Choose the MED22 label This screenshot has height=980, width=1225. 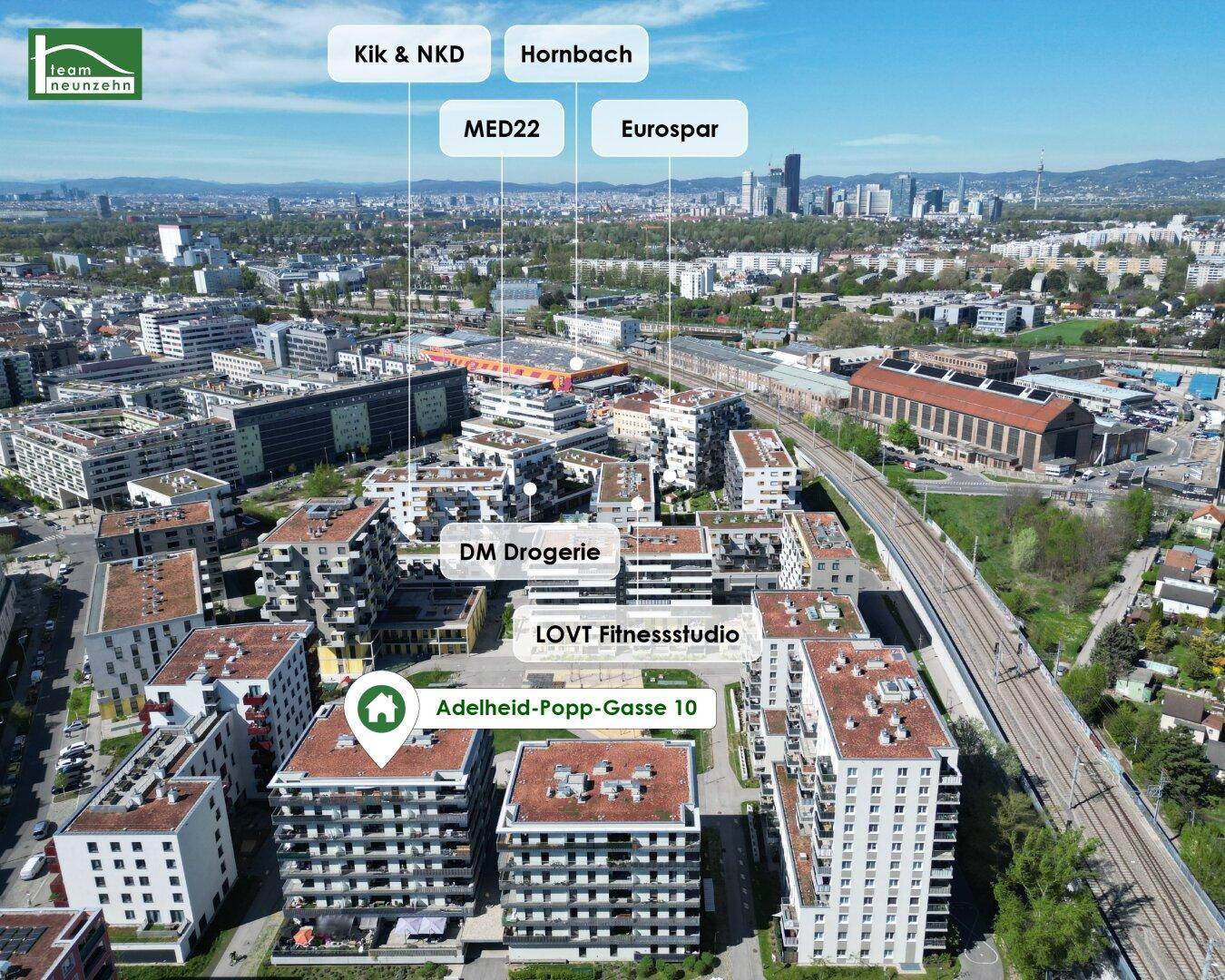coord(502,129)
